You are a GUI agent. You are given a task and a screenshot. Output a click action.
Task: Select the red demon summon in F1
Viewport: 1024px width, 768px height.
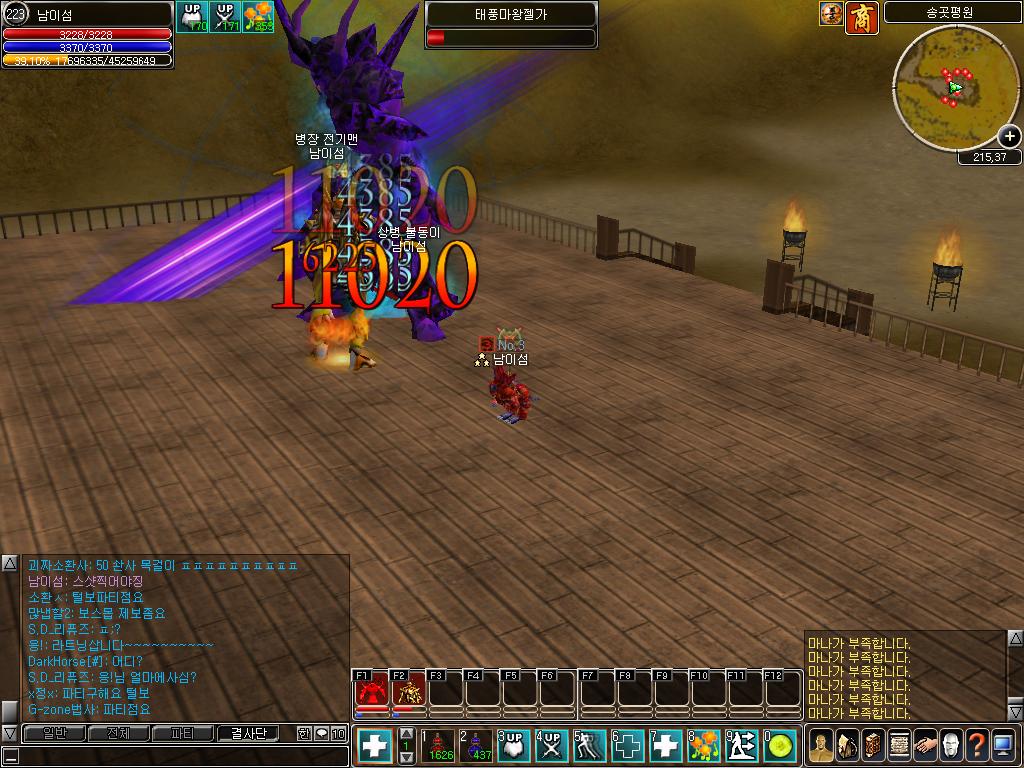pyautogui.click(x=372, y=690)
